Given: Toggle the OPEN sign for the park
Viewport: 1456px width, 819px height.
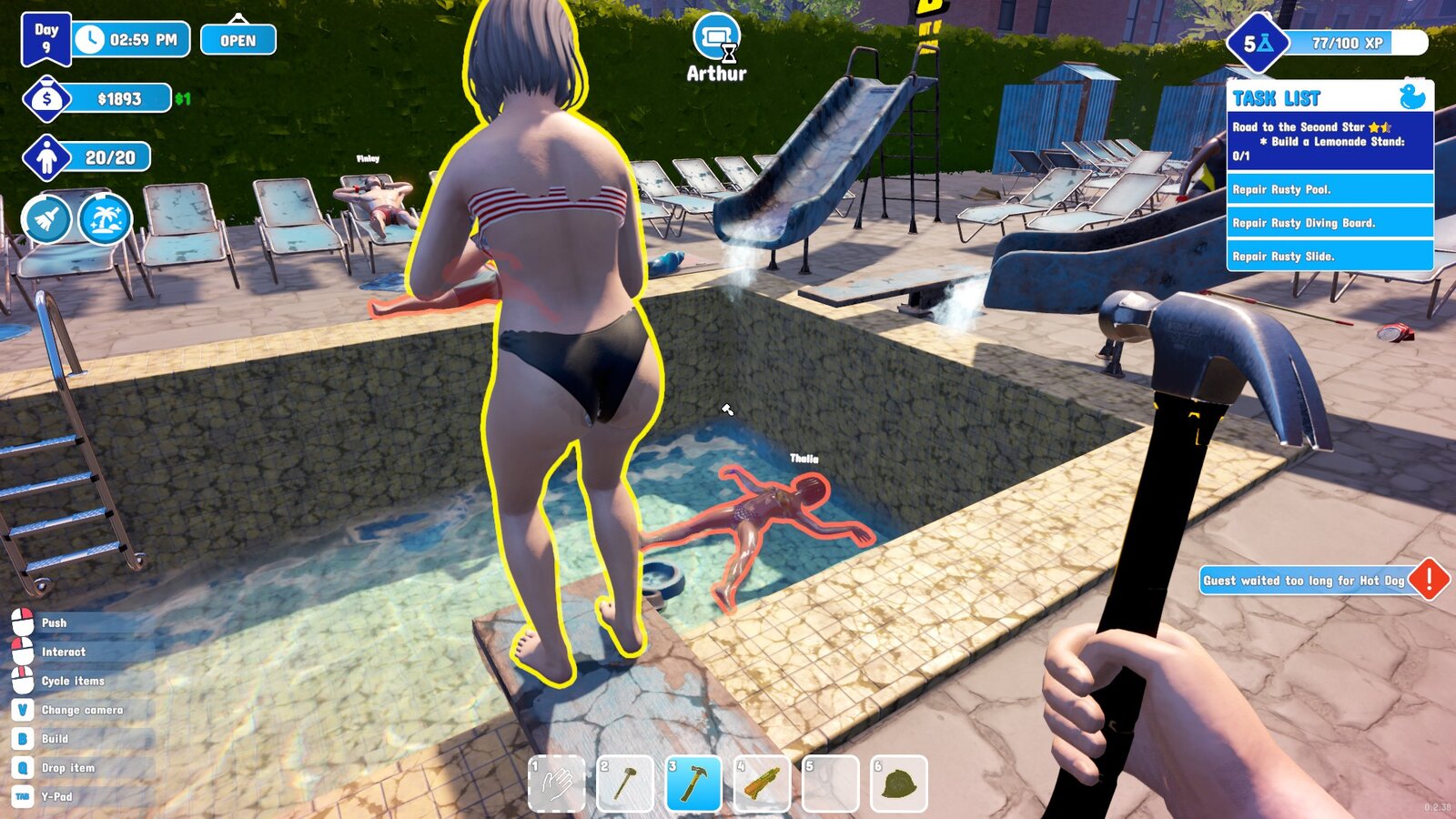Looking at the screenshot, I should click(x=238, y=40).
